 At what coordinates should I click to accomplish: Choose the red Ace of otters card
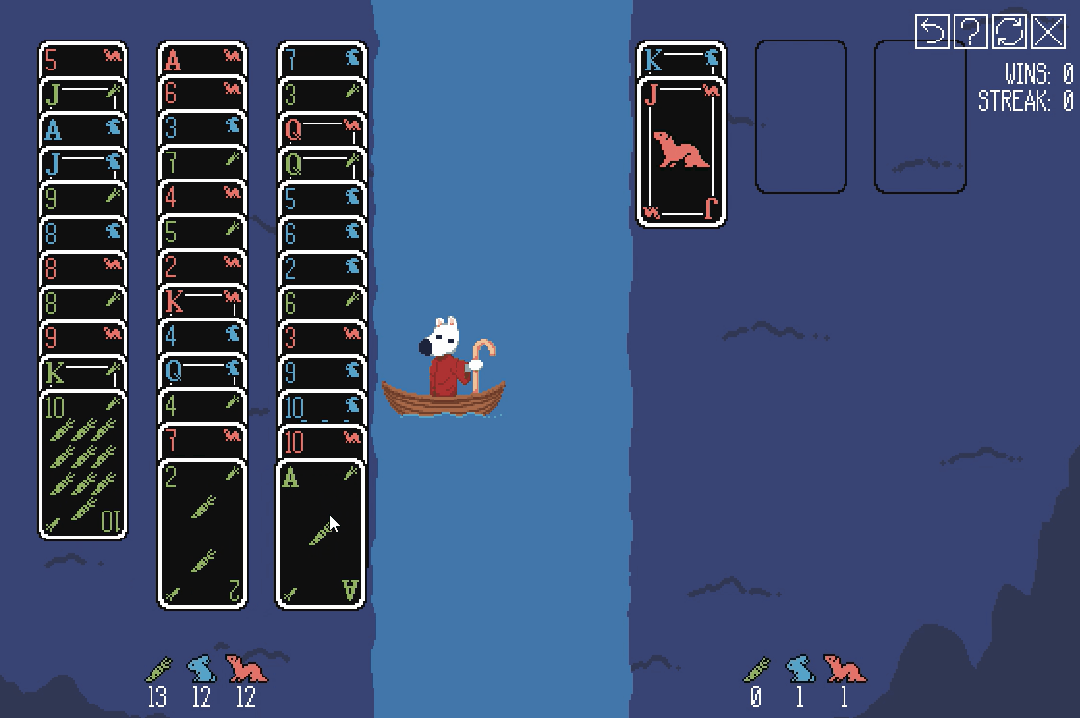[x=202, y=59]
